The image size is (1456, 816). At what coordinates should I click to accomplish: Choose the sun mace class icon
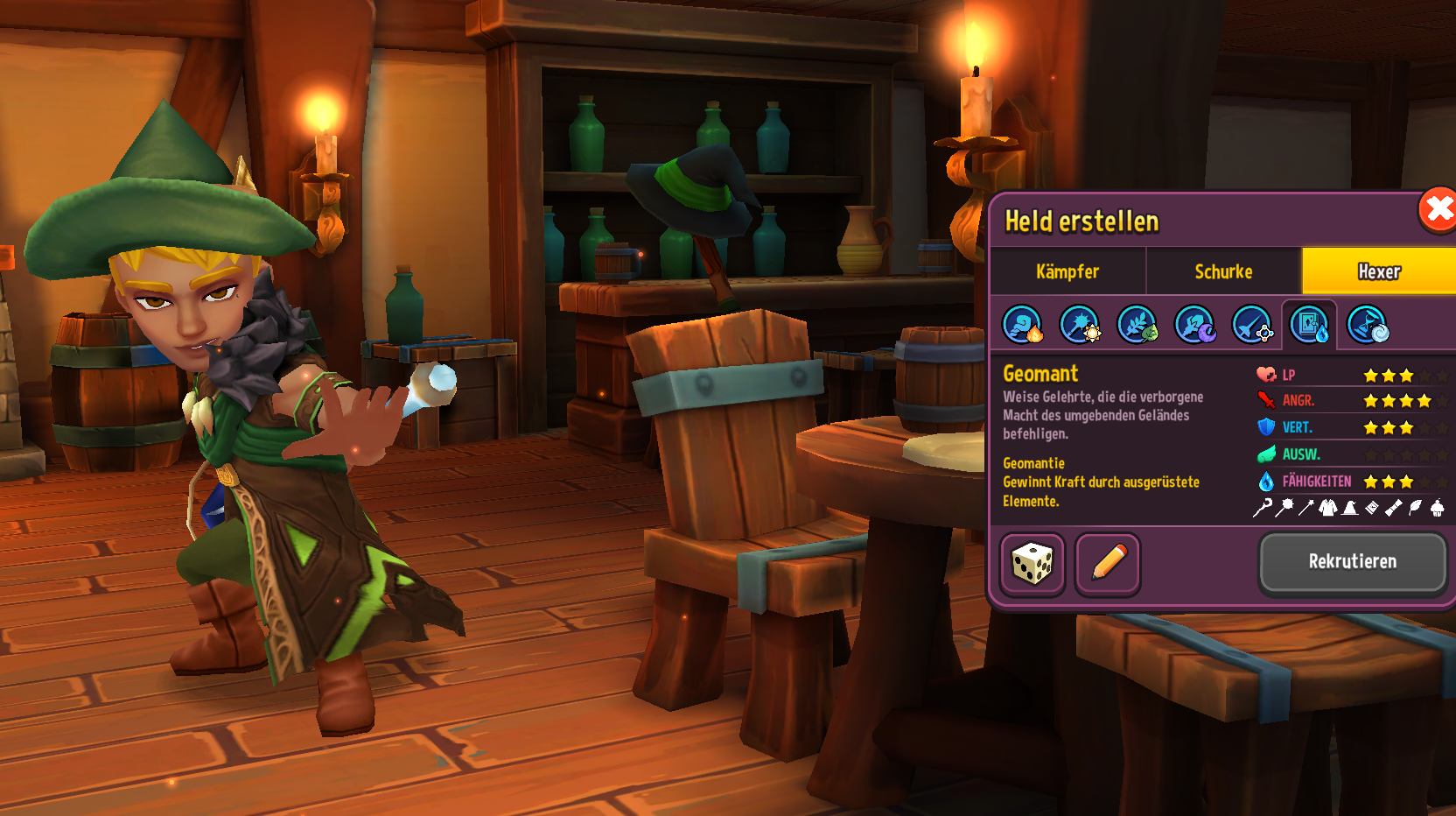point(1080,325)
